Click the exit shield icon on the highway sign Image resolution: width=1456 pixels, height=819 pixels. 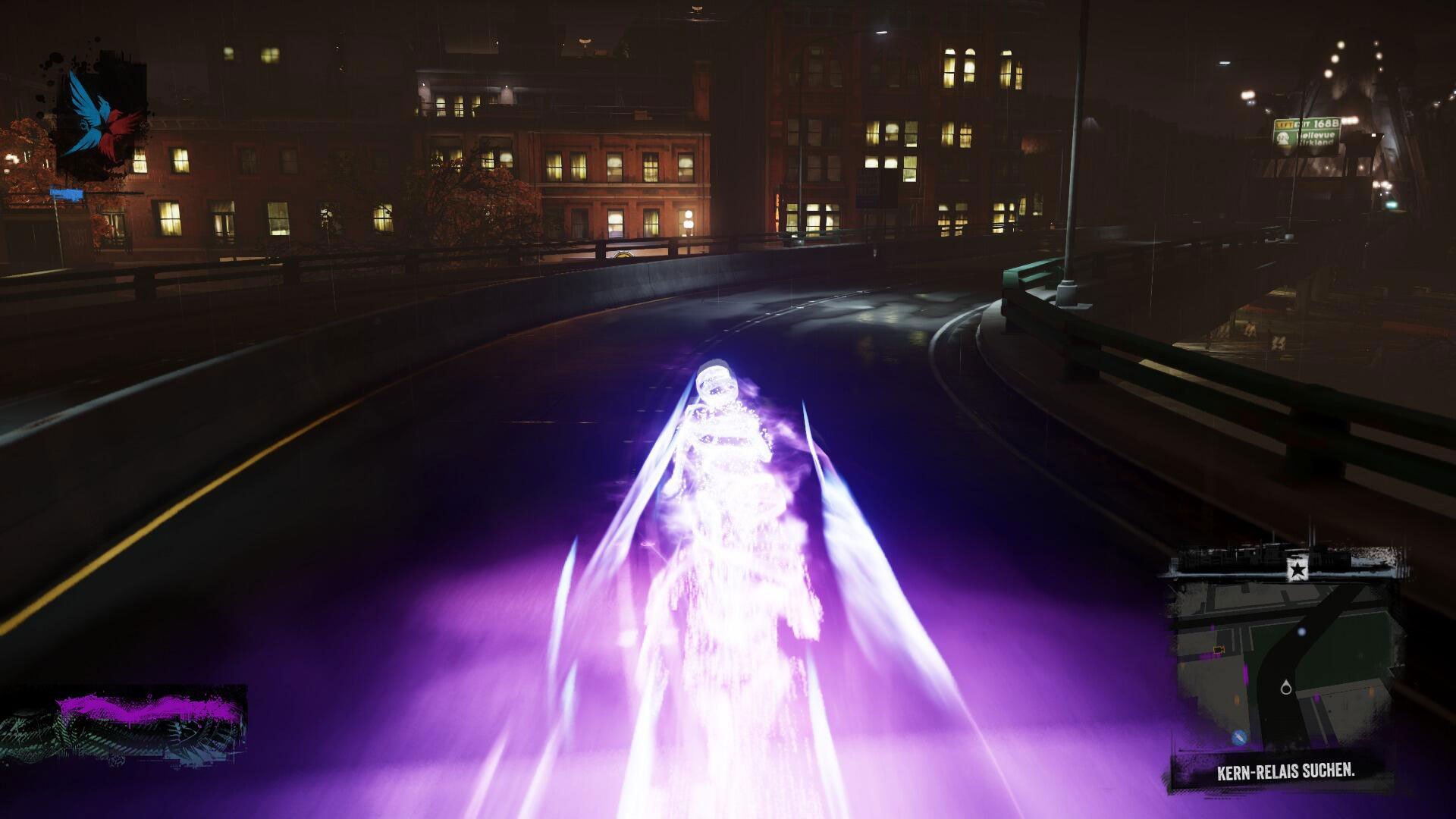coord(1283,136)
